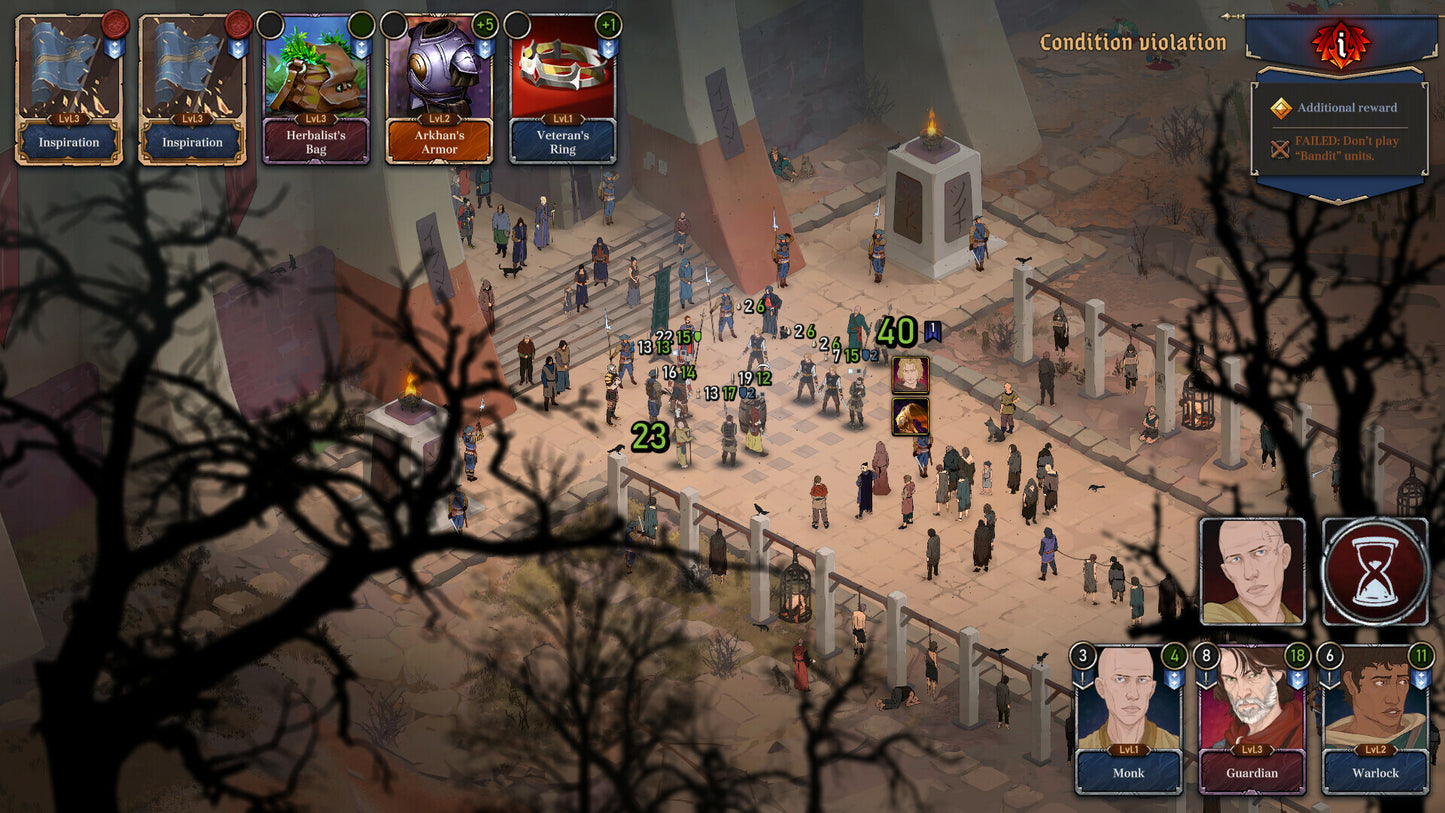Screen dimensions: 1445x813
Task: Select the Guardian unit card
Action: (1252, 719)
